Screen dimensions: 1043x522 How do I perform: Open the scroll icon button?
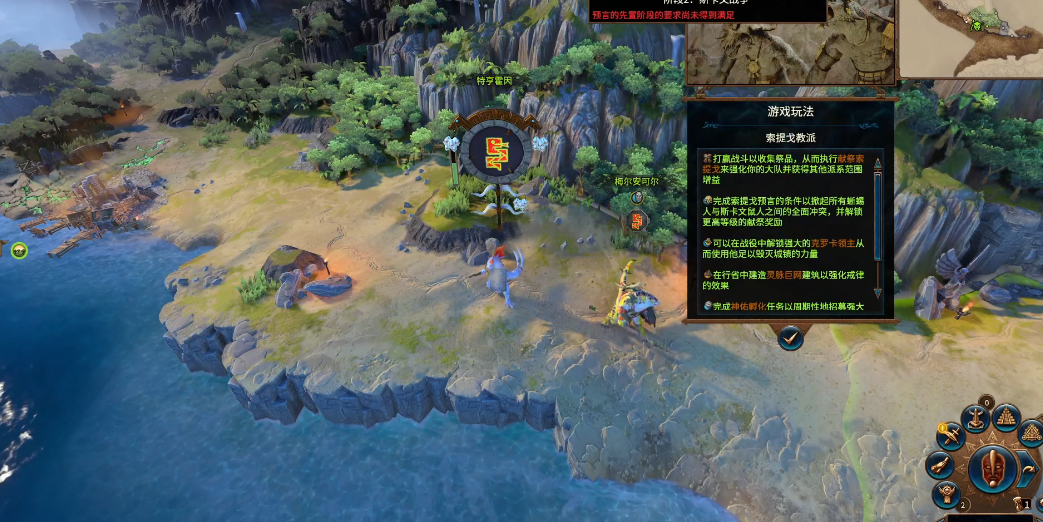pyautogui.click(x=939, y=464)
